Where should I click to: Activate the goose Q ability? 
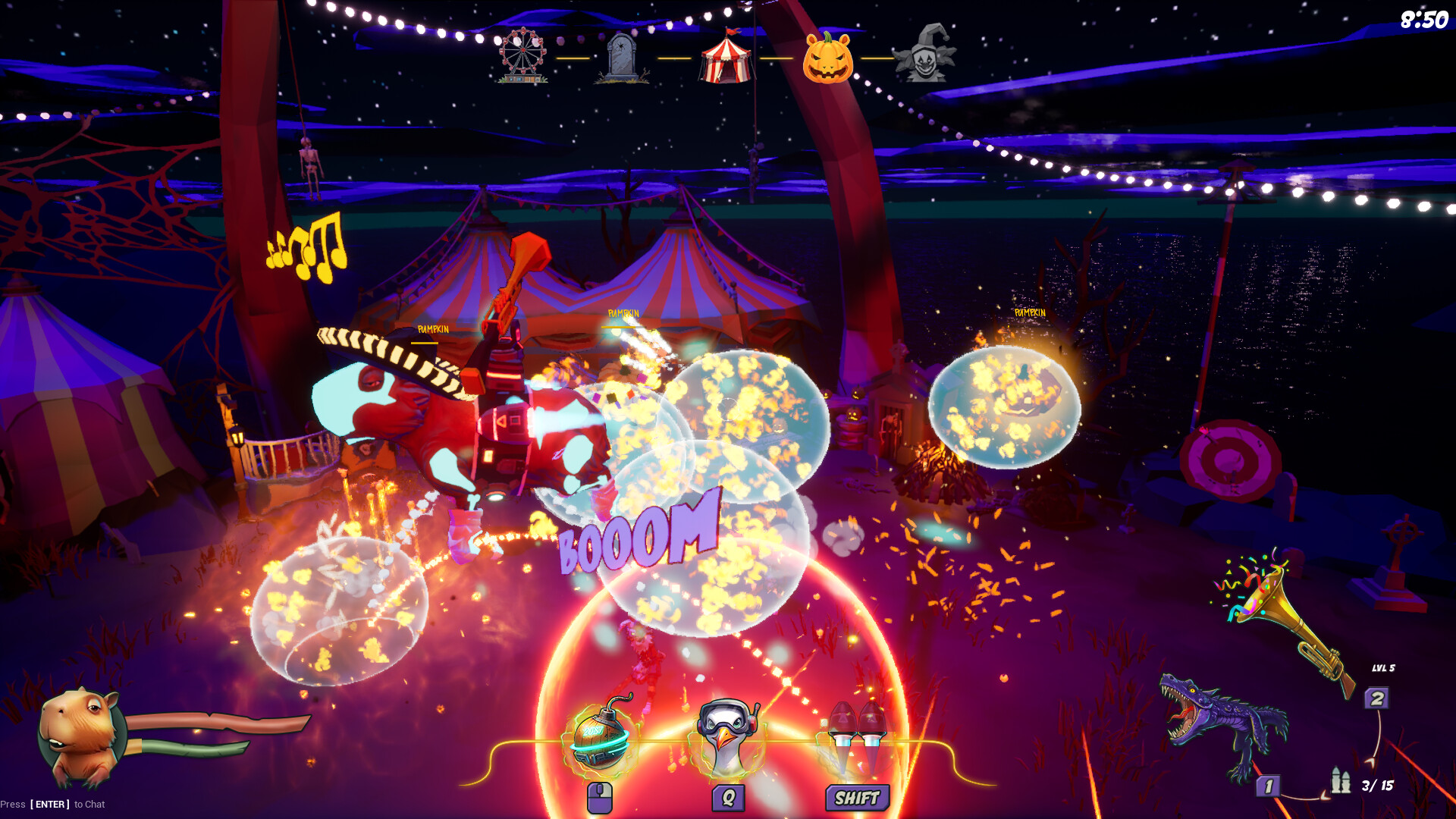pos(728,732)
